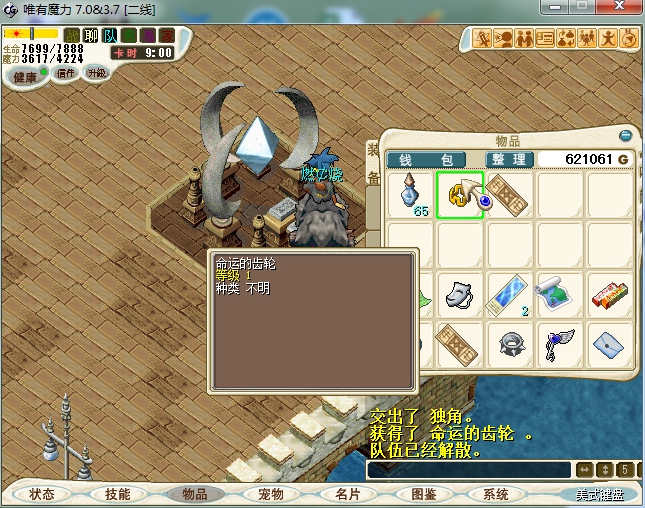Select the winged staff item
This screenshot has height=508, width=645.
tap(559, 343)
